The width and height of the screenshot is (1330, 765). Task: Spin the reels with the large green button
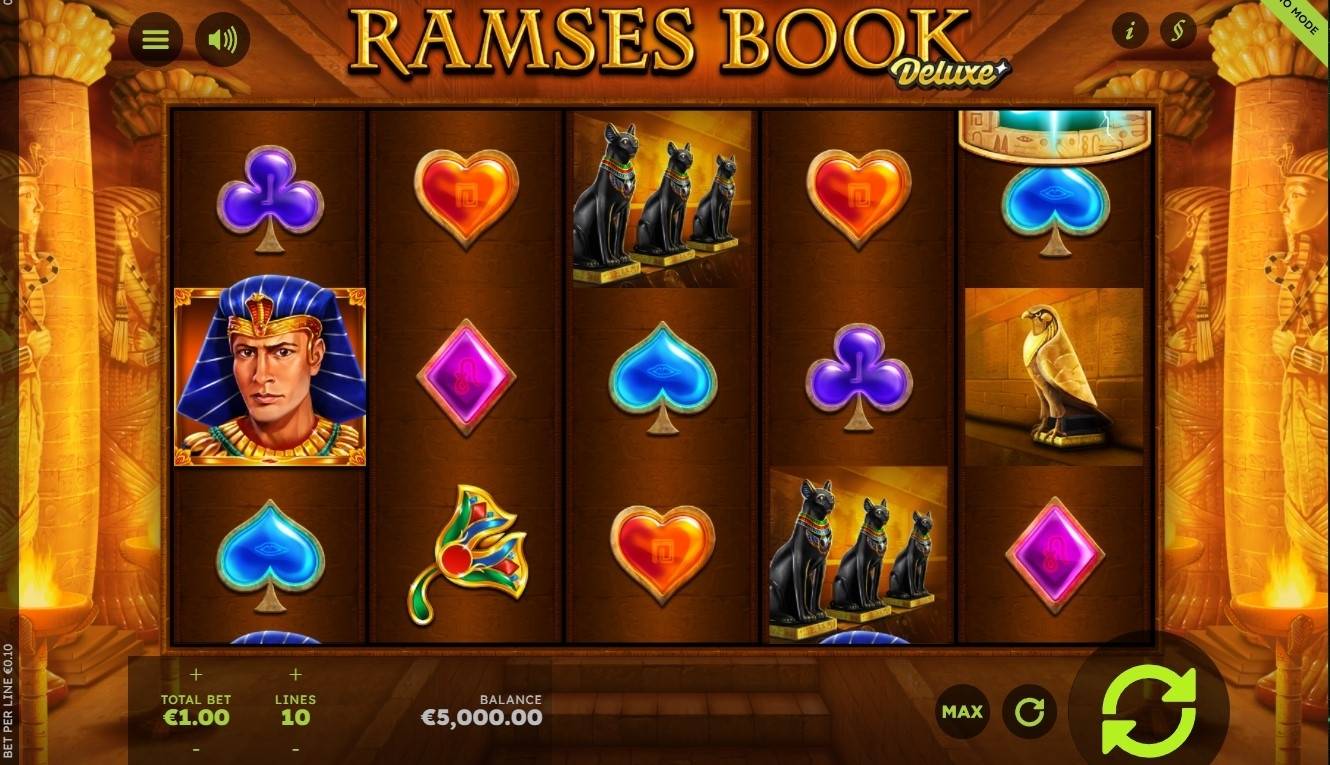pyautogui.click(x=1146, y=710)
